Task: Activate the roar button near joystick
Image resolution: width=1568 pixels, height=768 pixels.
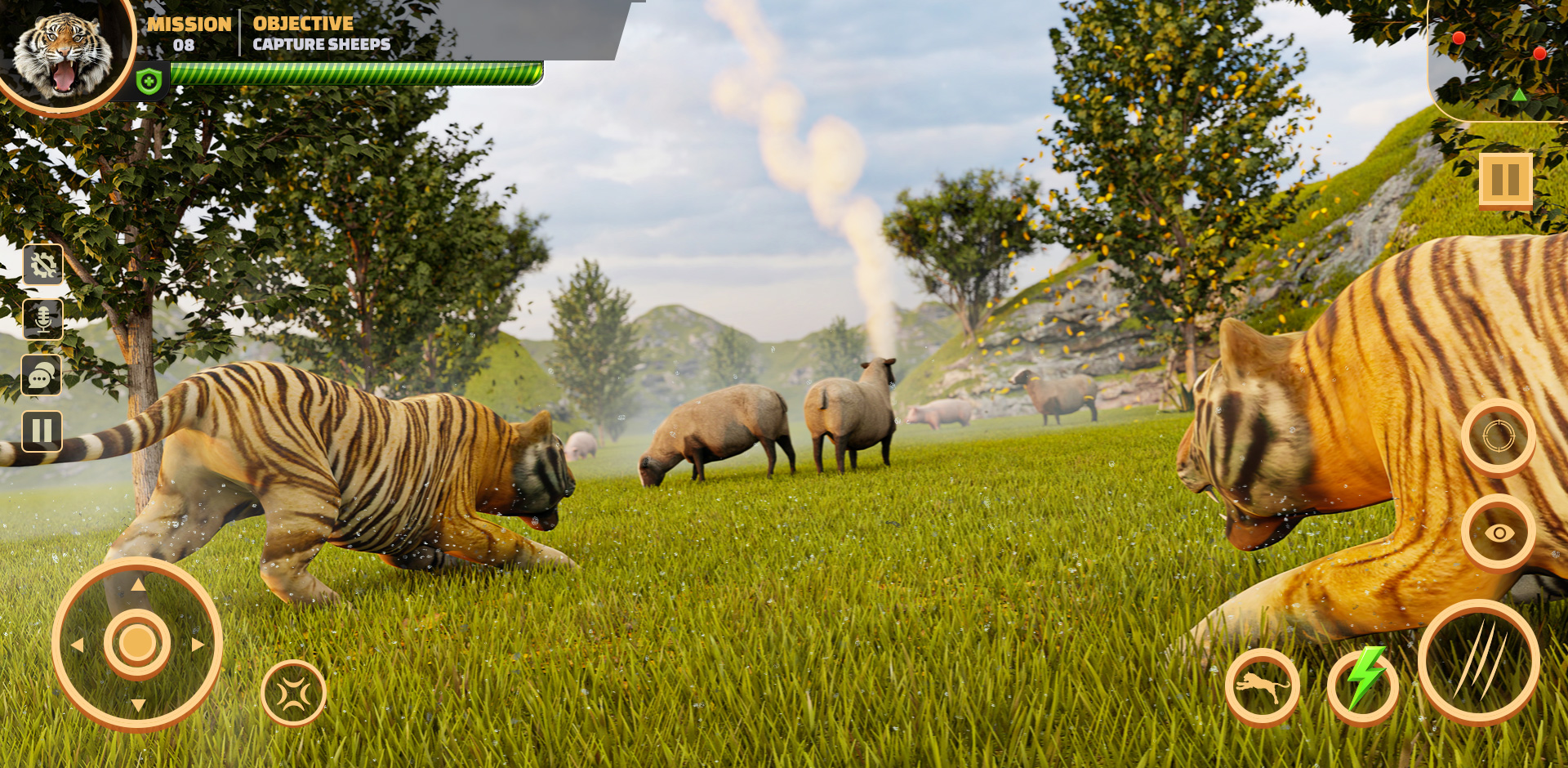Action: [293, 694]
